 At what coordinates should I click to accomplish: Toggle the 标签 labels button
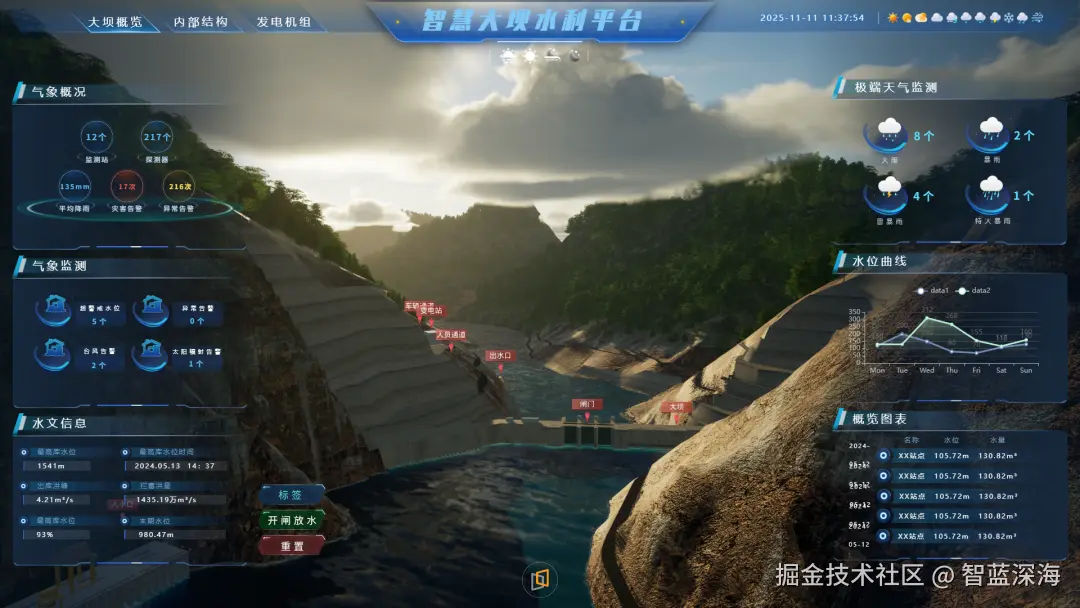[x=291, y=495]
